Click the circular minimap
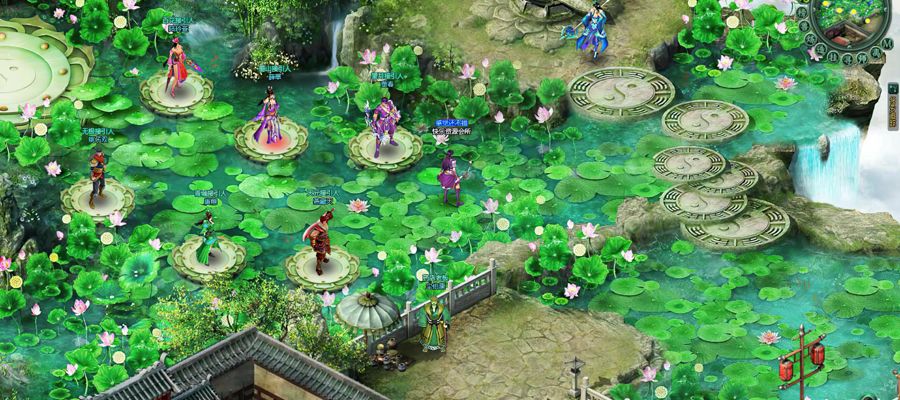 click(x=850, y=20)
